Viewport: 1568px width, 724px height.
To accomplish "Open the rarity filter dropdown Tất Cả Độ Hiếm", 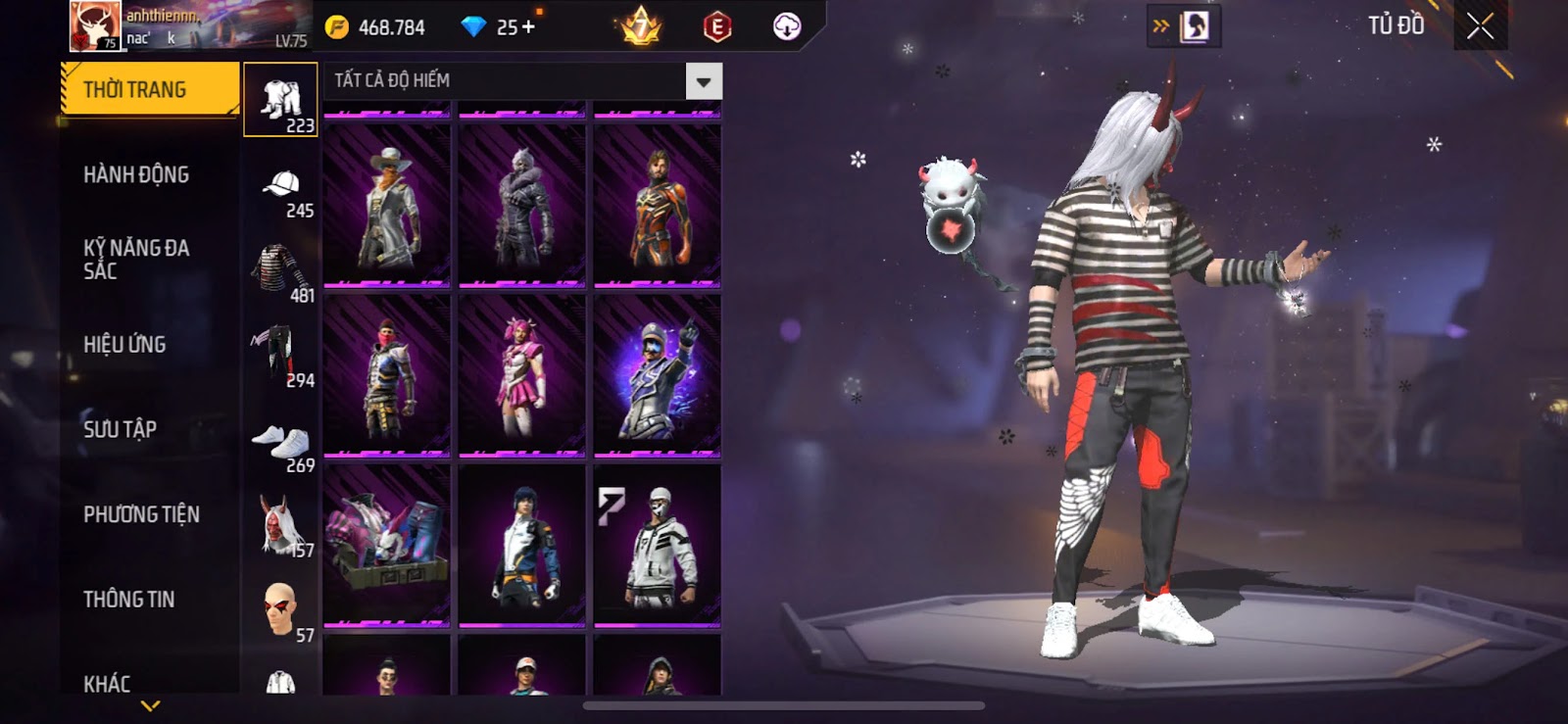I will (x=703, y=81).
